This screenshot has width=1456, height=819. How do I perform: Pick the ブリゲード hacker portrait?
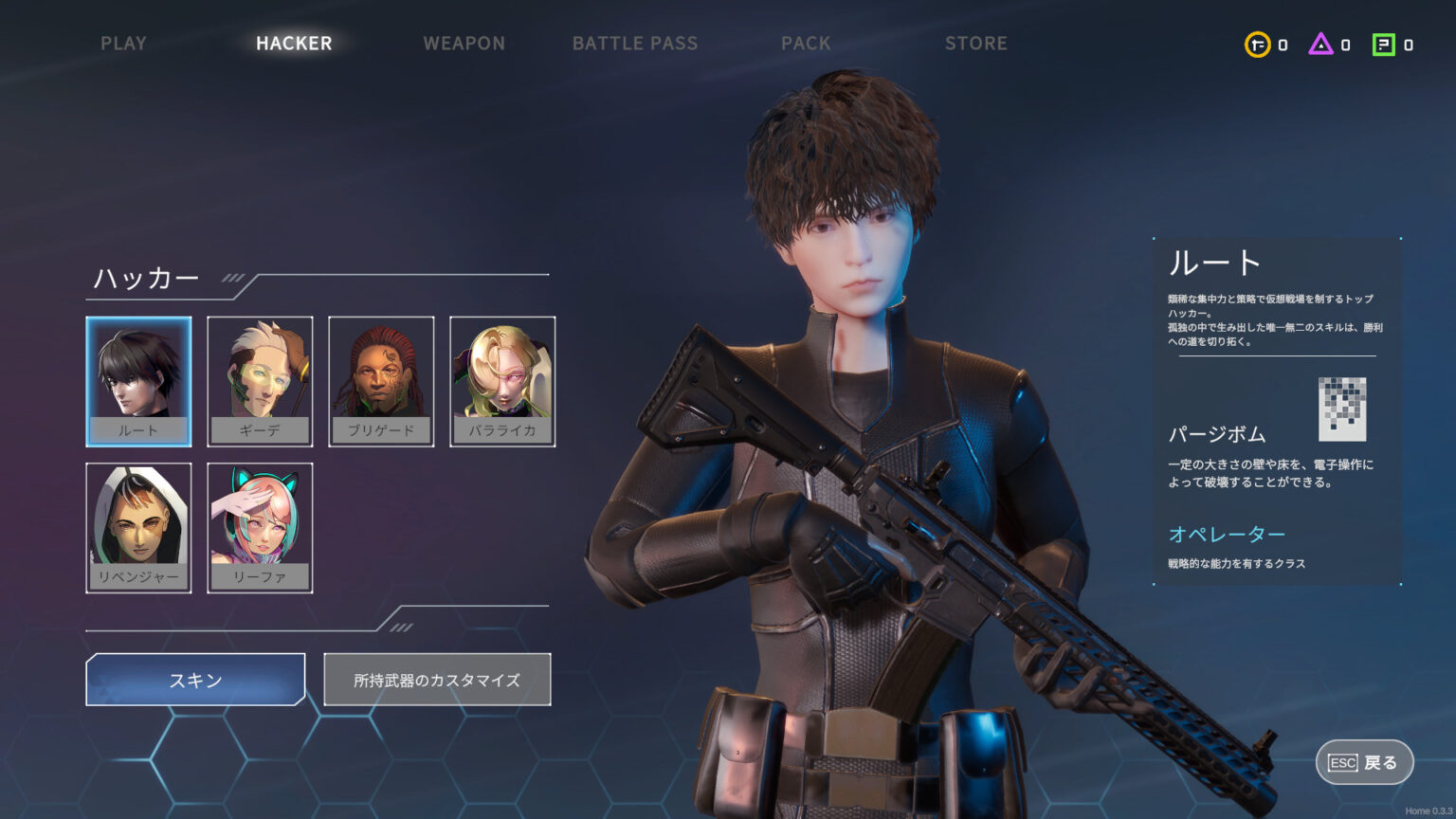pos(381,381)
